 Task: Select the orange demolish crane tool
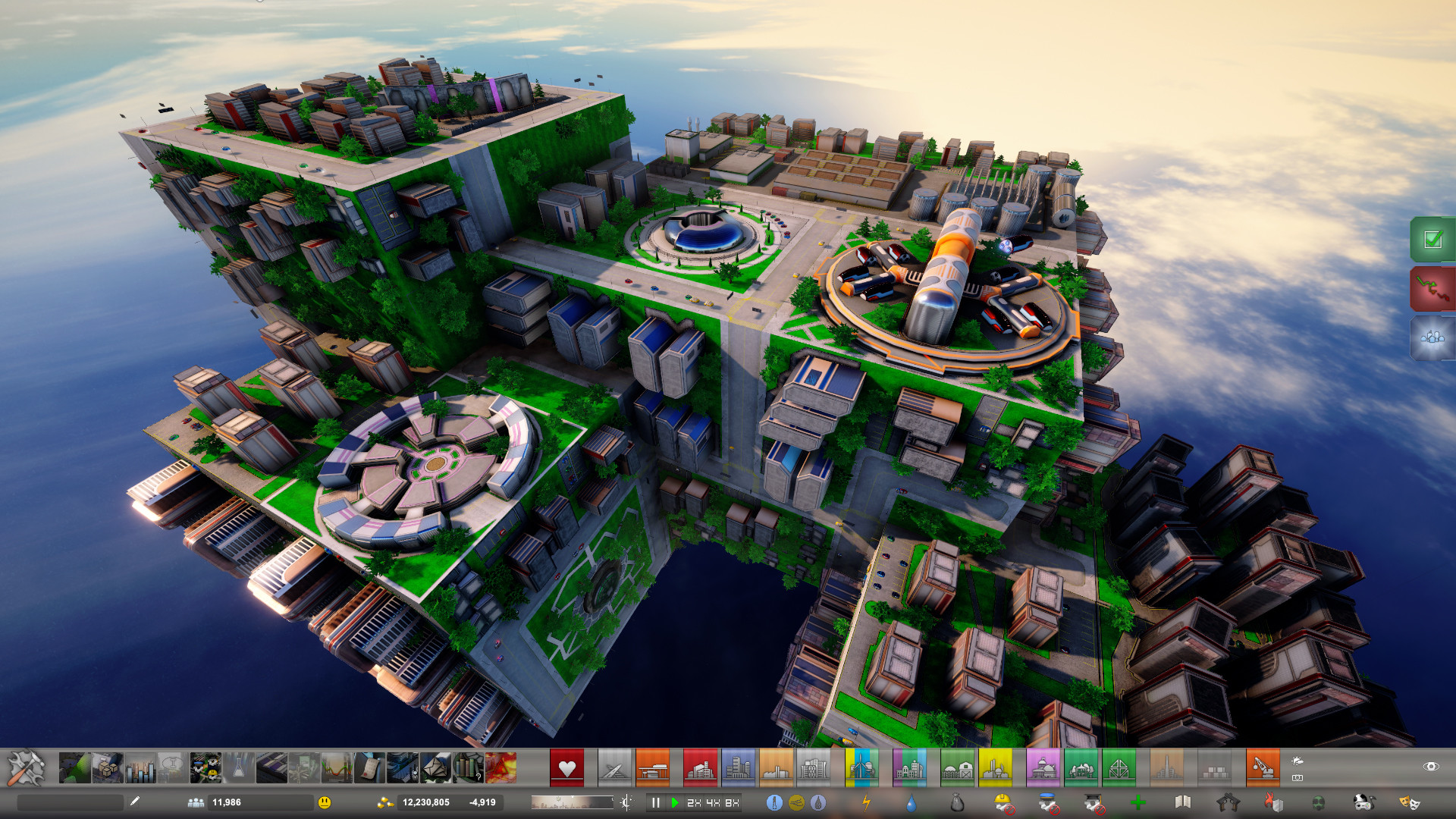1263,766
